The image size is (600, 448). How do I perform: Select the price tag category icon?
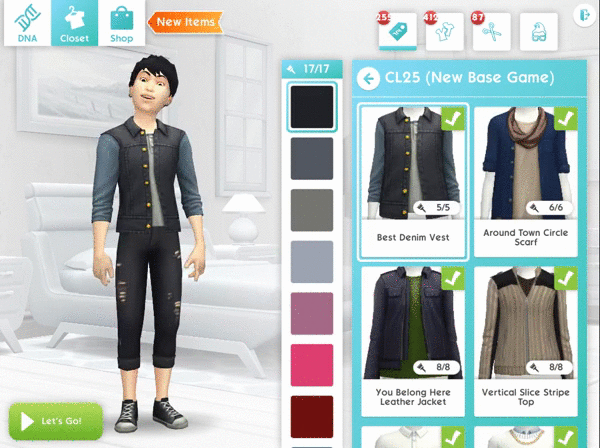pos(395,31)
